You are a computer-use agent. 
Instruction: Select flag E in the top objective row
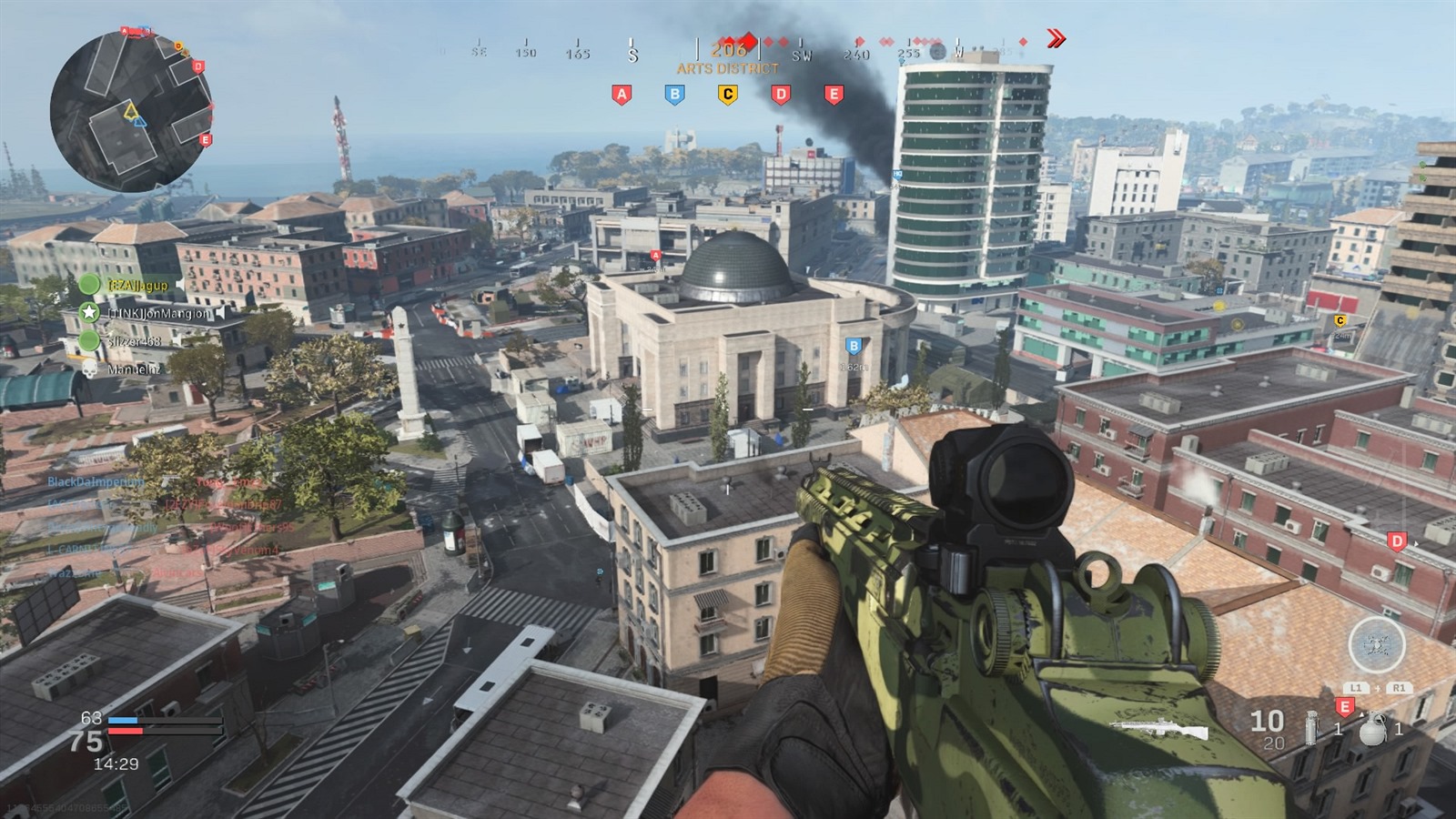pos(834,94)
